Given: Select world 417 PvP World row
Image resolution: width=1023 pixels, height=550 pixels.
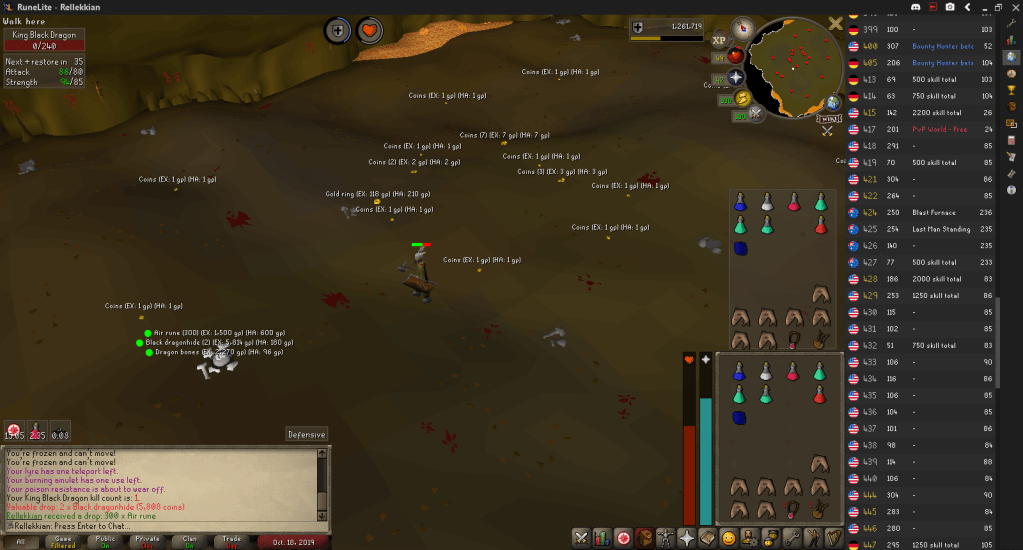Looking at the screenshot, I should click(920, 129).
